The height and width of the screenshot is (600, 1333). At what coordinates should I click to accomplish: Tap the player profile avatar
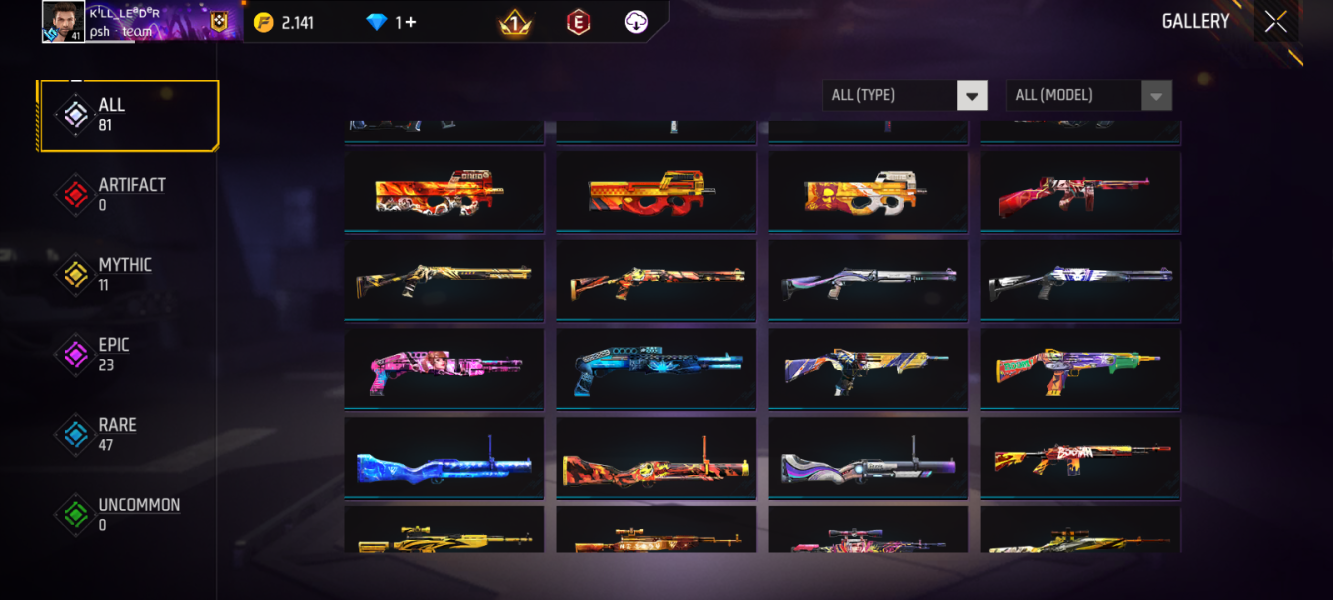coord(63,21)
